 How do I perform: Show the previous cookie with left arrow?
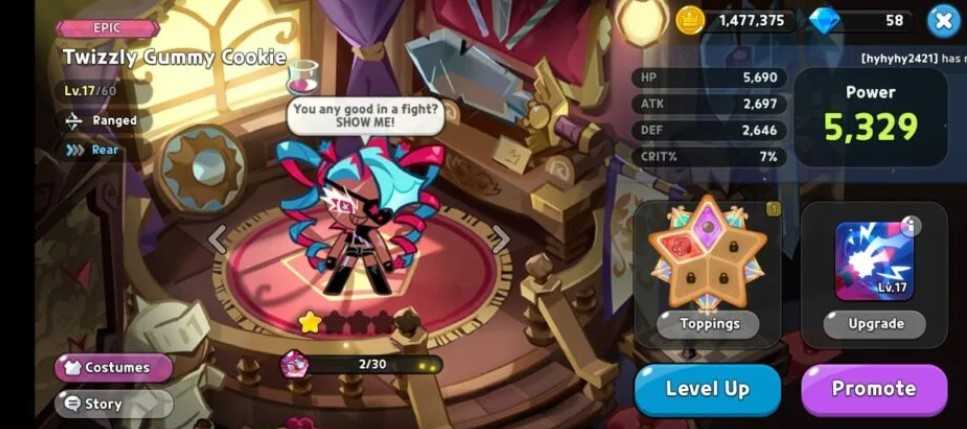coord(217,239)
